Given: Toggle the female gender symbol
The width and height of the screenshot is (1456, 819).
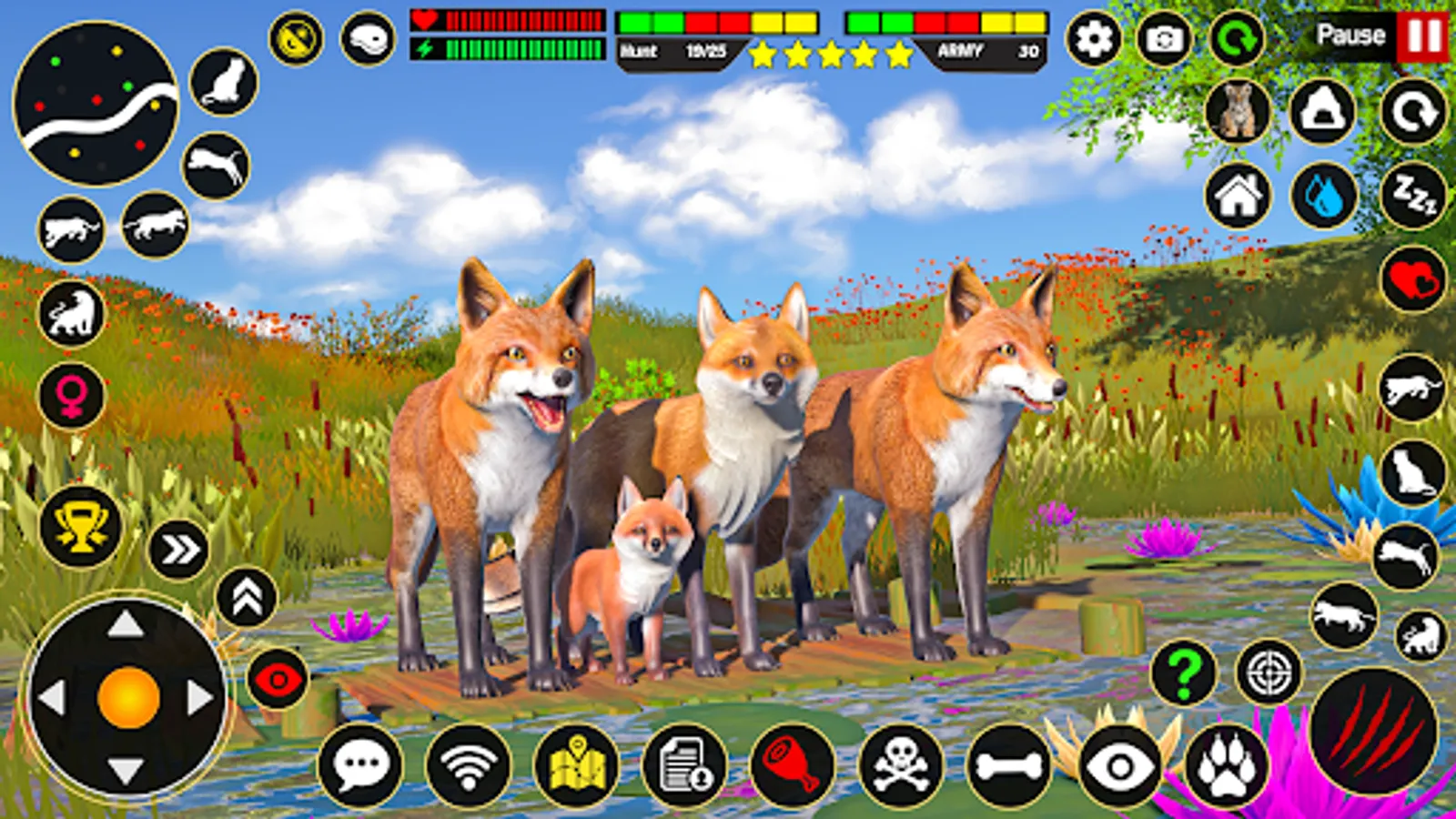Looking at the screenshot, I should coord(71,396).
